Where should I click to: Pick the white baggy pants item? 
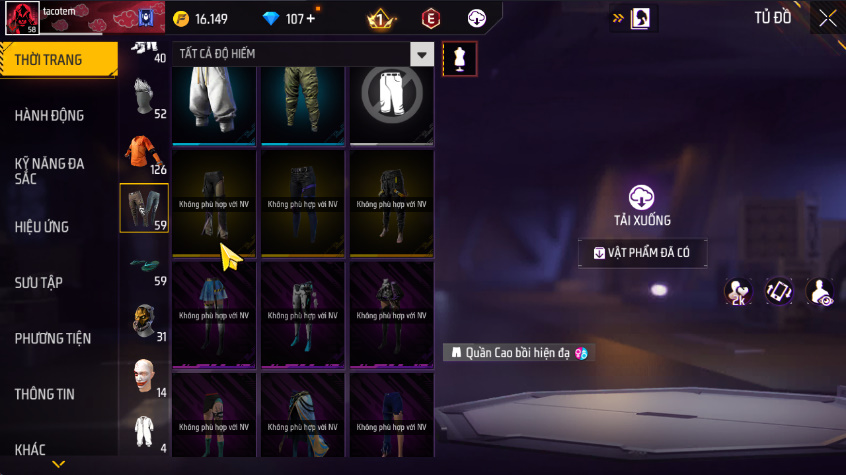215,100
